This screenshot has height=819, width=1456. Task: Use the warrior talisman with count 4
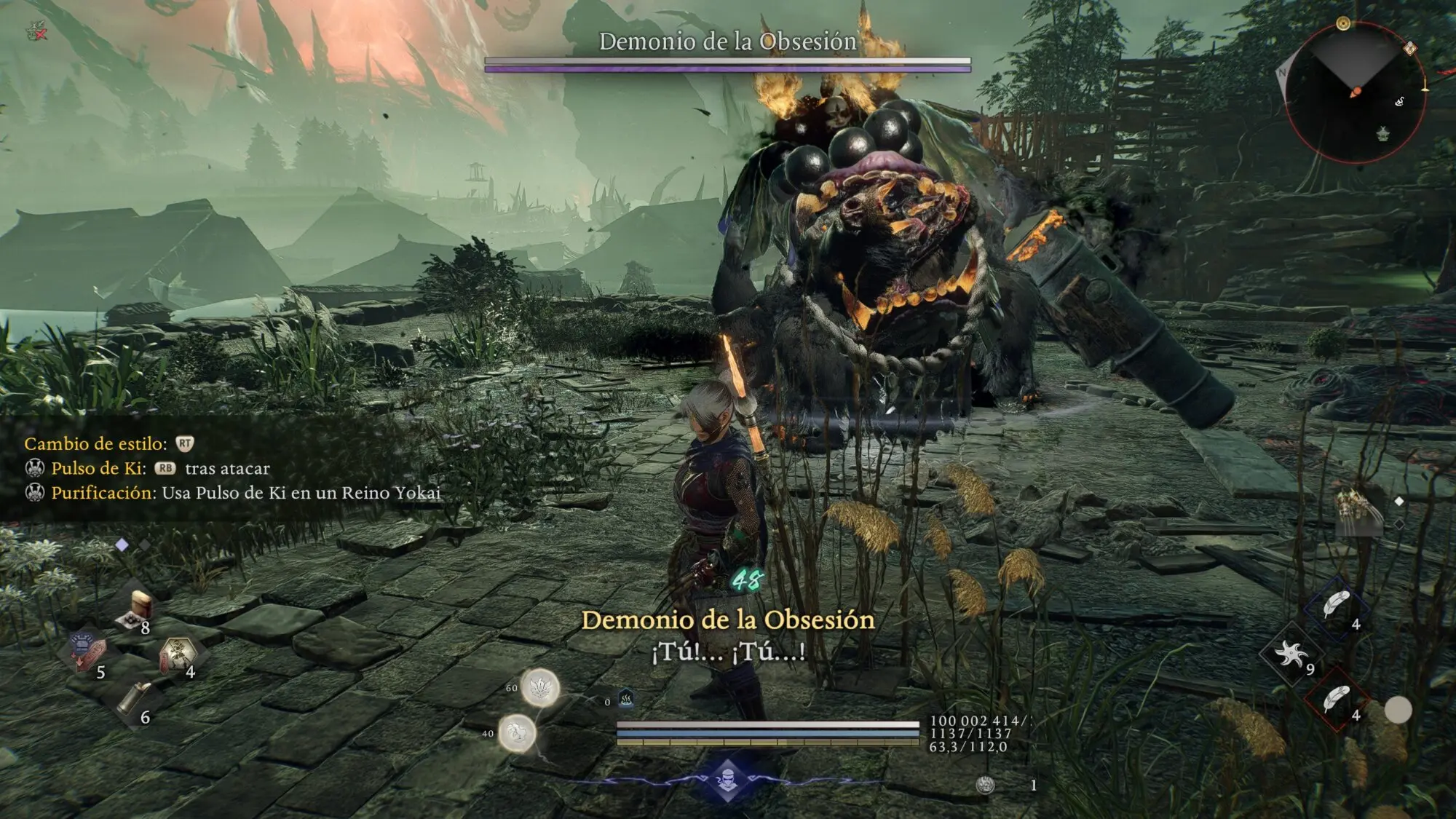click(176, 652)
